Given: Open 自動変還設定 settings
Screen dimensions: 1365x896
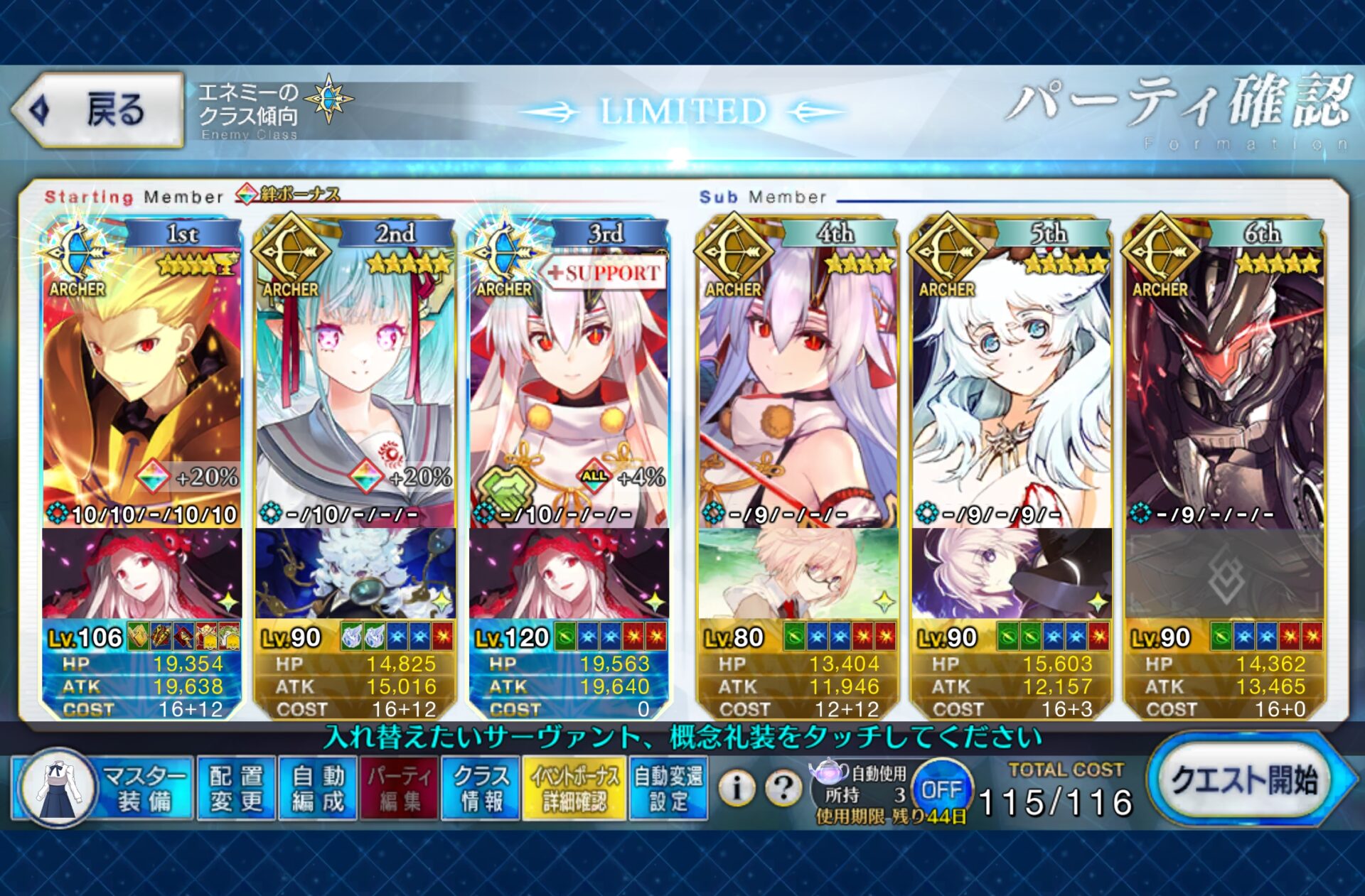Looking at the screenshot, I should [668, 788].
